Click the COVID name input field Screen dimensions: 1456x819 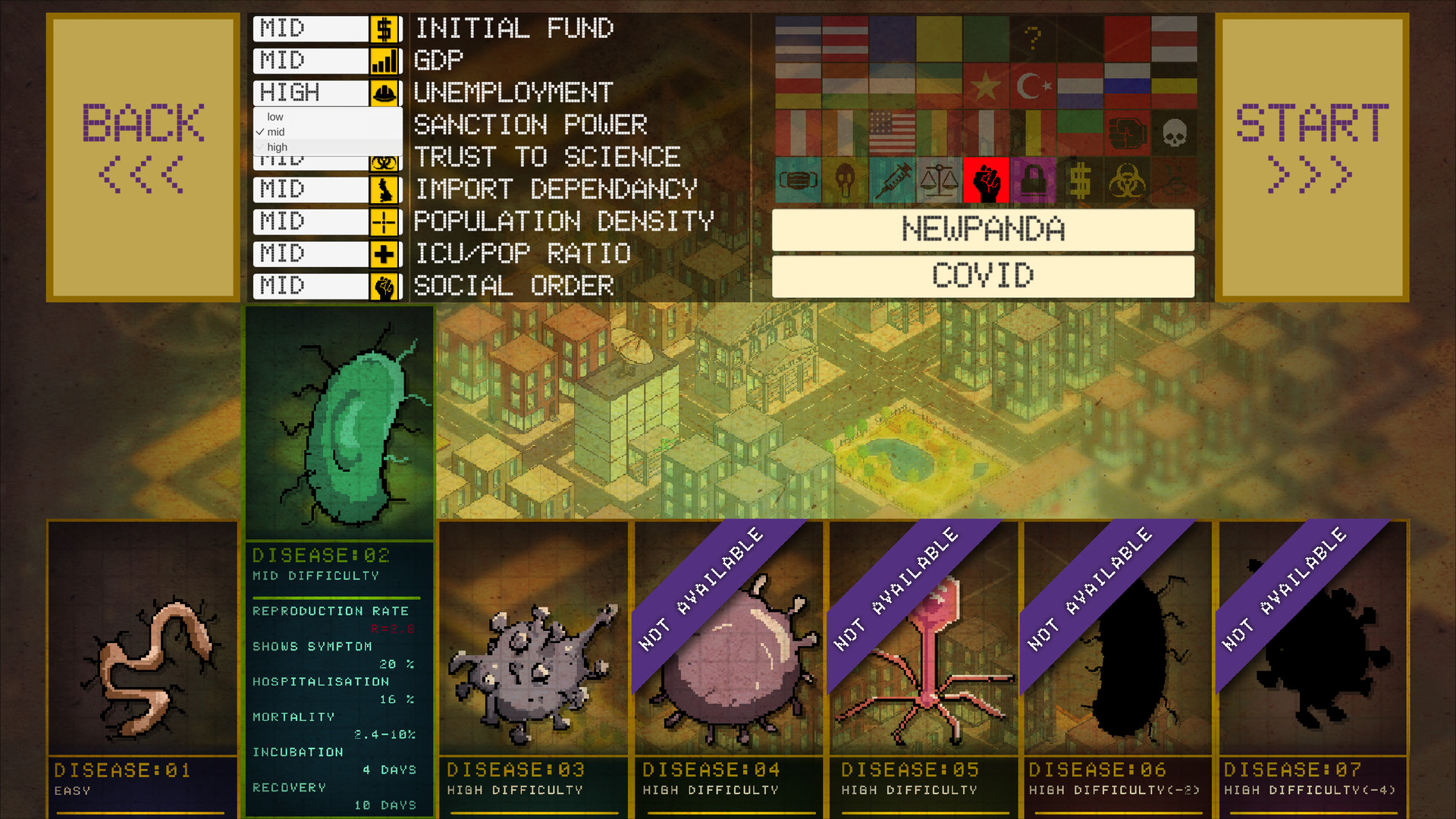click(x=983, y=276)
